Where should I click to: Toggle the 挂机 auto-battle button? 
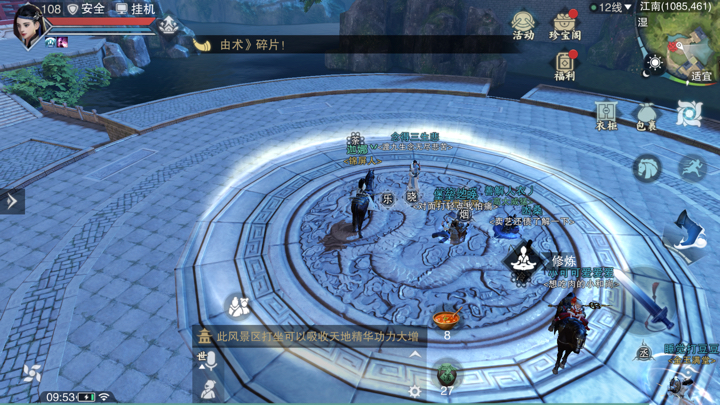[135, 9]
